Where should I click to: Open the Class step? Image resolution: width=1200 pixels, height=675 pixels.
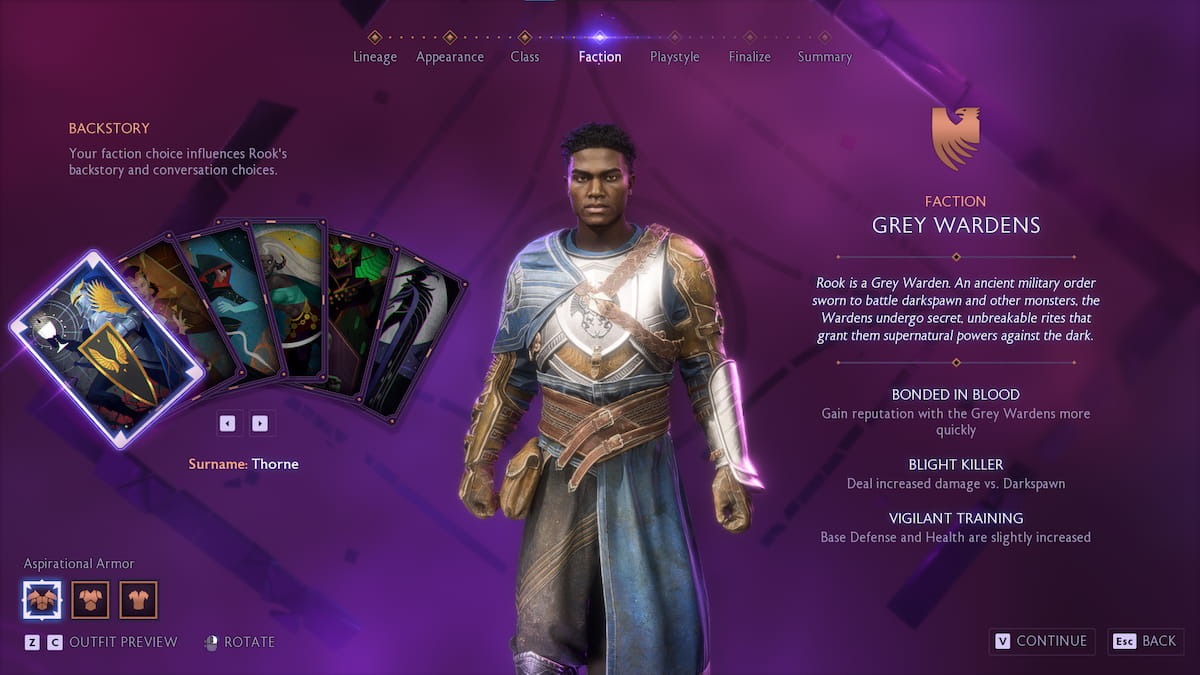click(x=525, y=56)
